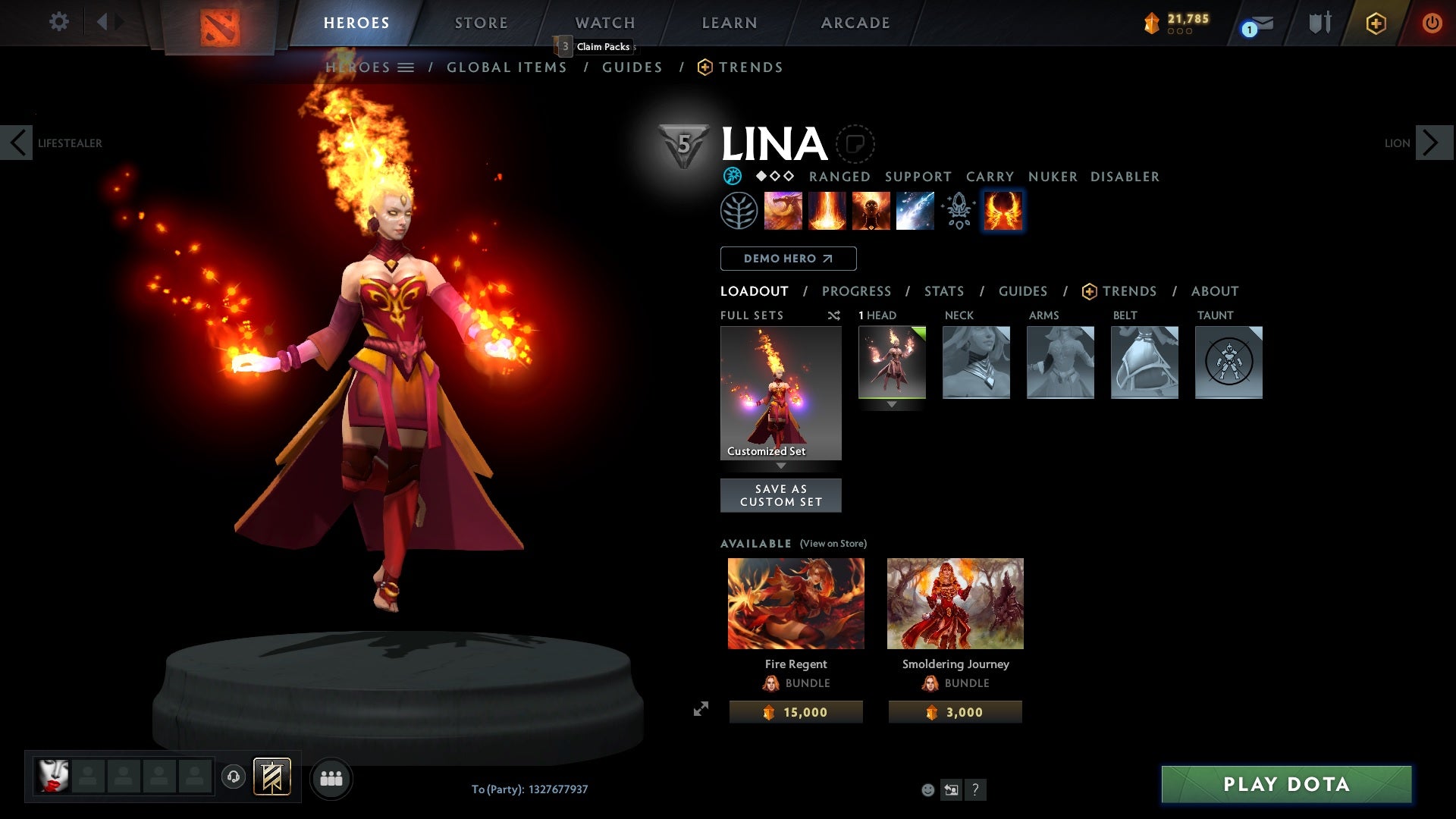
Task: Open Global Items page
Action: [507, 67]
